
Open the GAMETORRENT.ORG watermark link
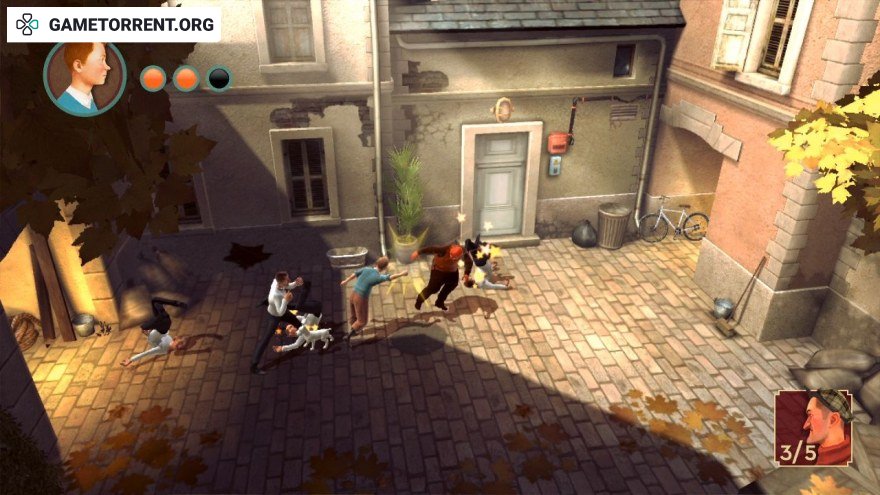(114, 25)
